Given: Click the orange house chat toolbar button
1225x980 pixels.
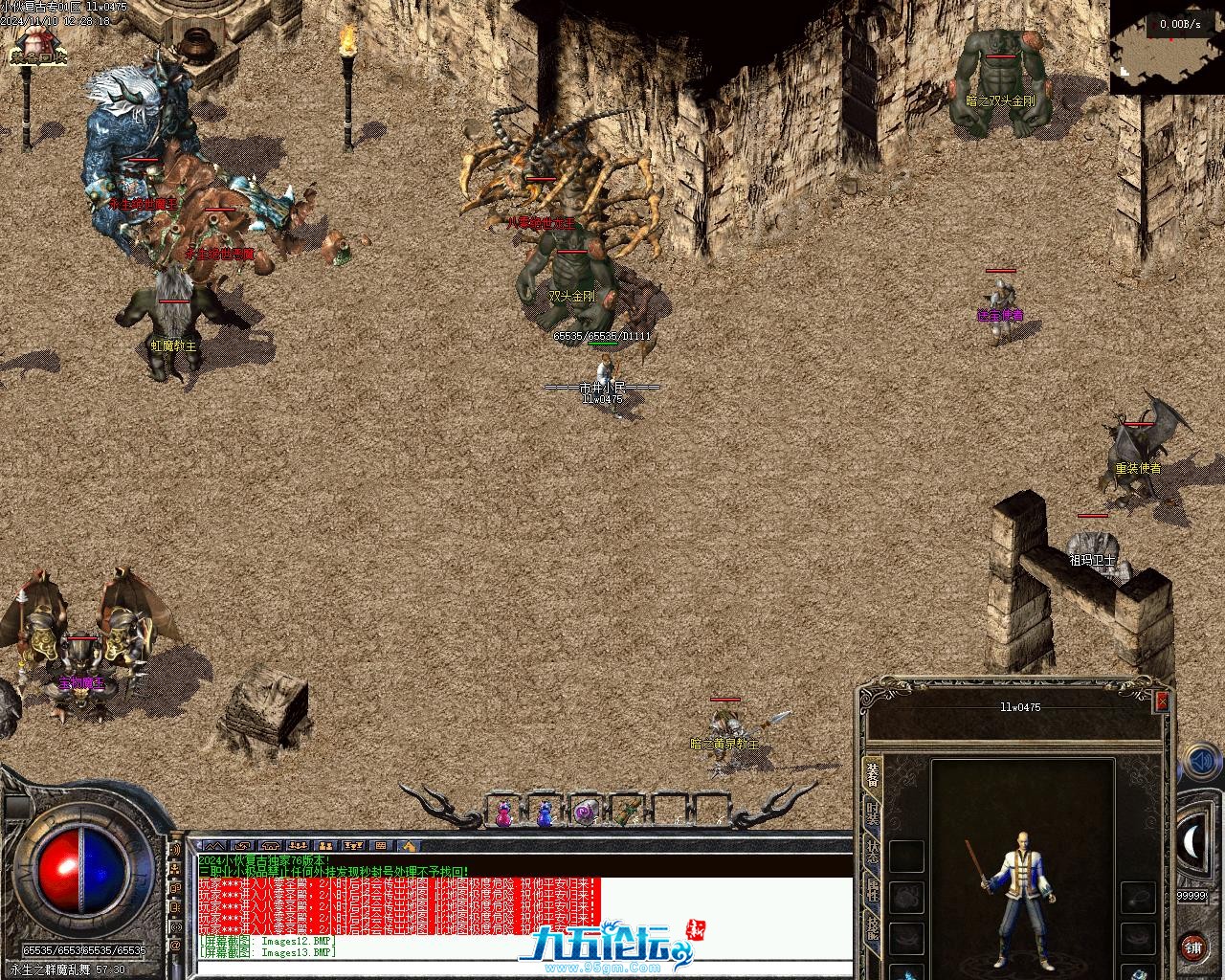Looking at the screenshot, I should (409, 846).
